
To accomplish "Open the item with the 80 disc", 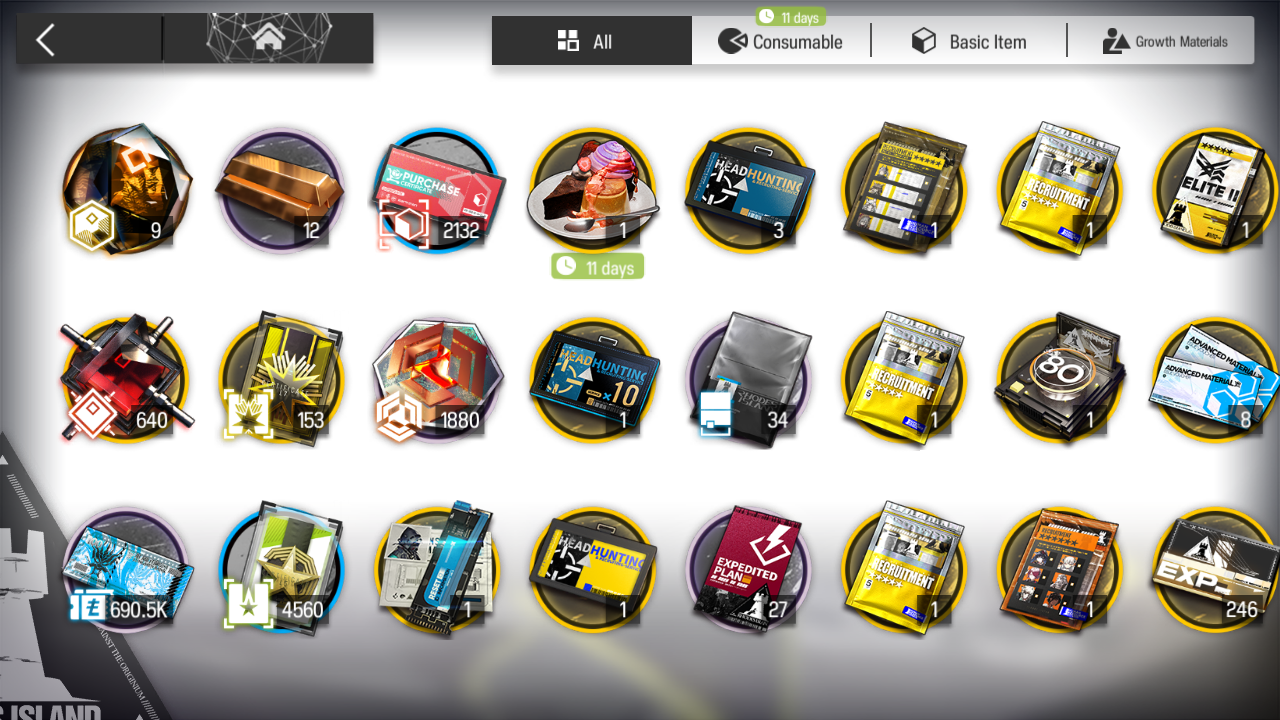I will click(x=1060, y=380).
